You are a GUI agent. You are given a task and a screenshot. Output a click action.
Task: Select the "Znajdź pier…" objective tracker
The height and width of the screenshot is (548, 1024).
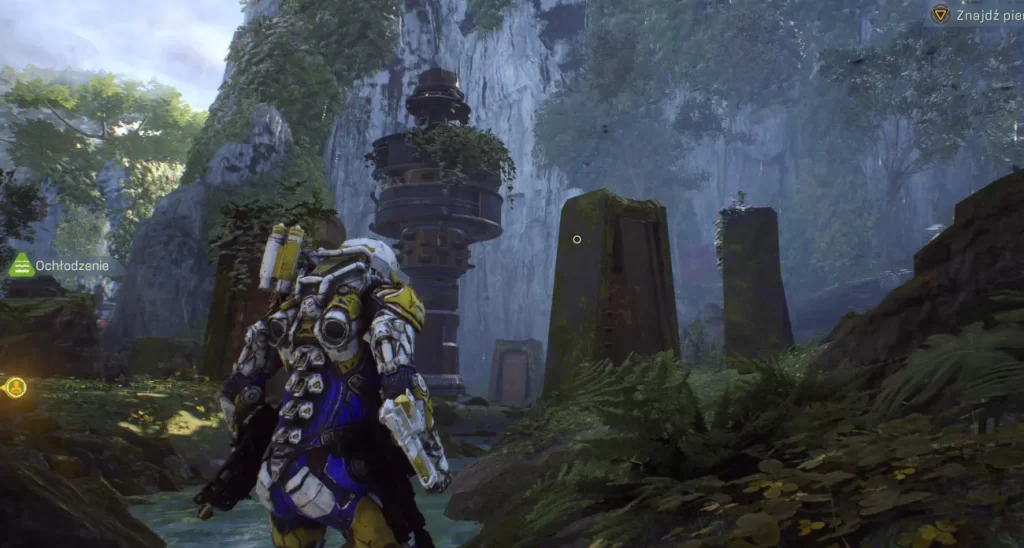(x=975, y=14)
